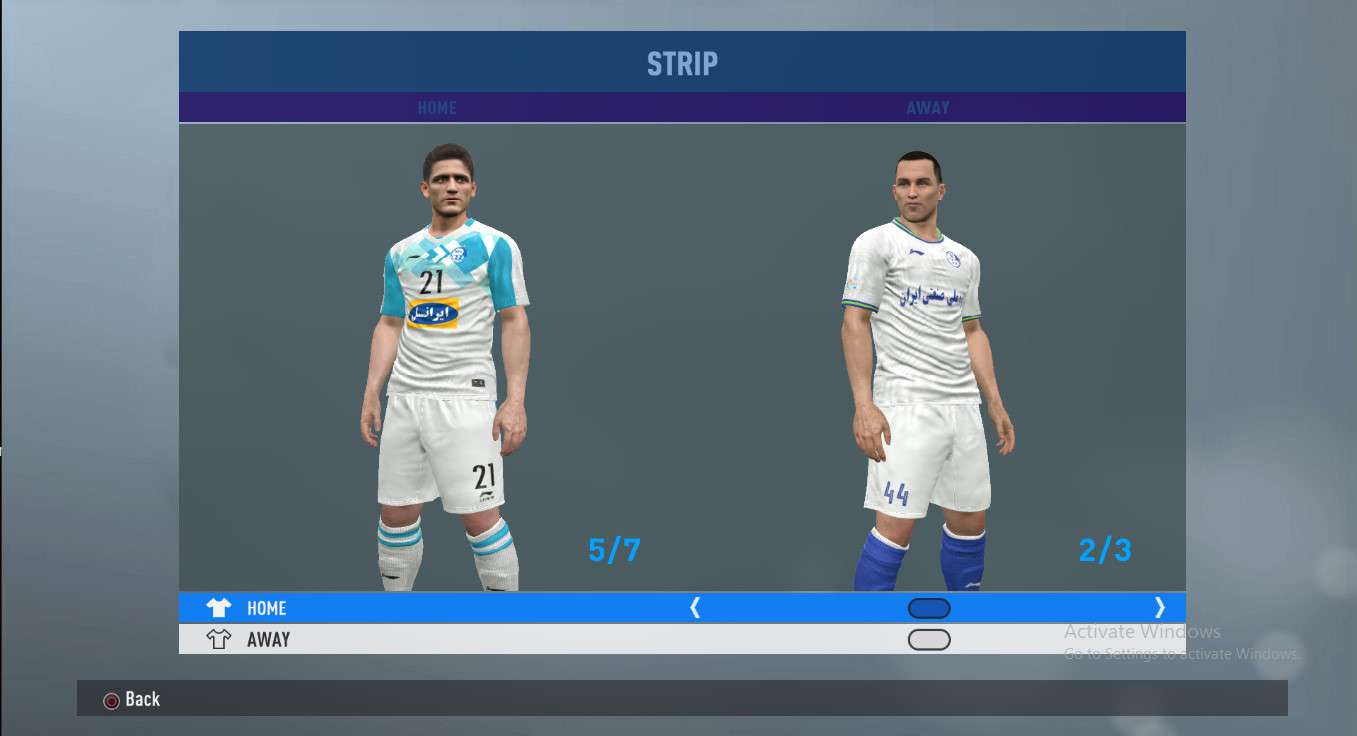Click the right arrow on HOME row
1357x736 pixels.
coord(1159,608)
